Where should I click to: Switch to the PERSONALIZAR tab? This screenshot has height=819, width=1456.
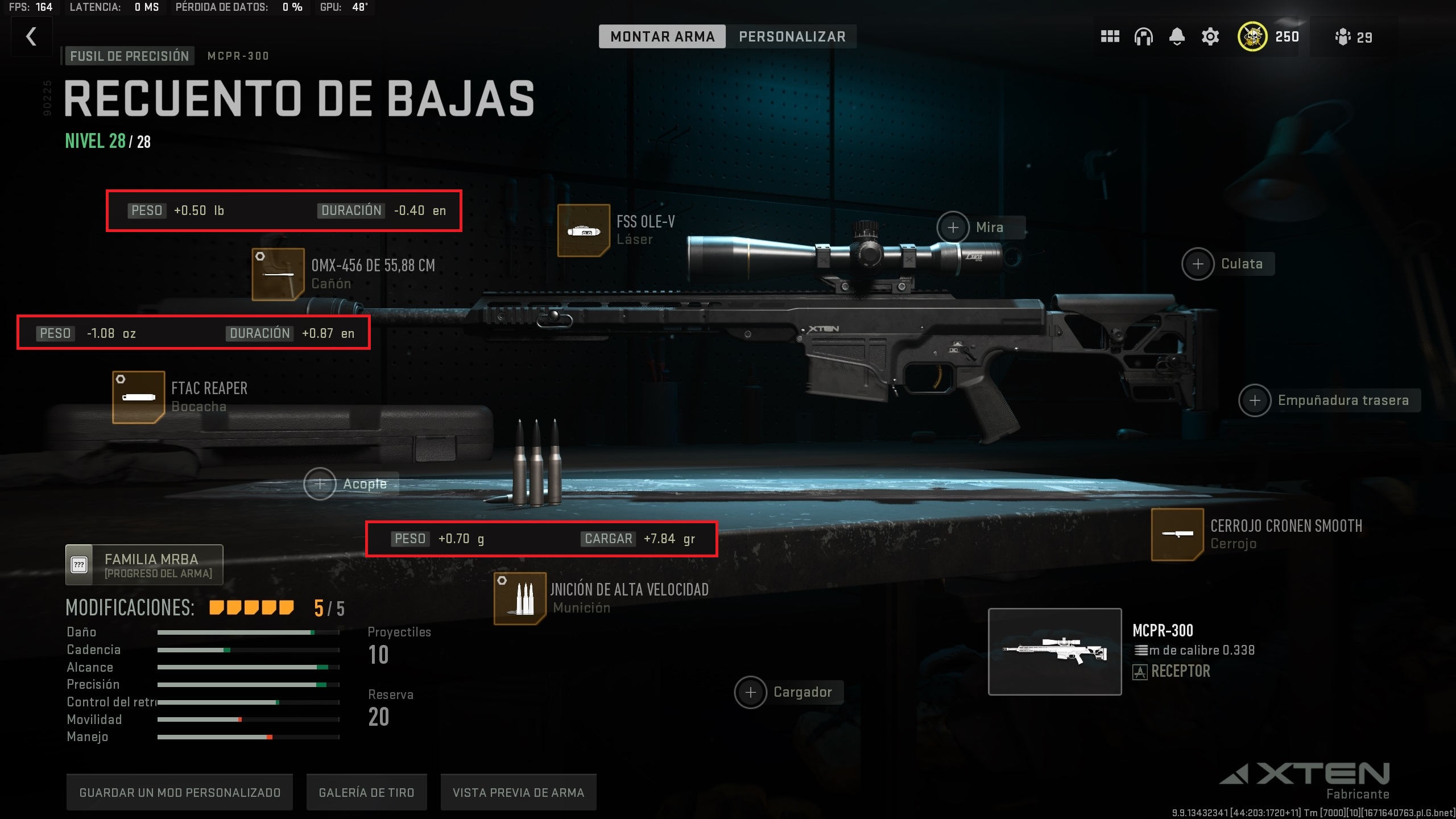click(x=792, y=36)
